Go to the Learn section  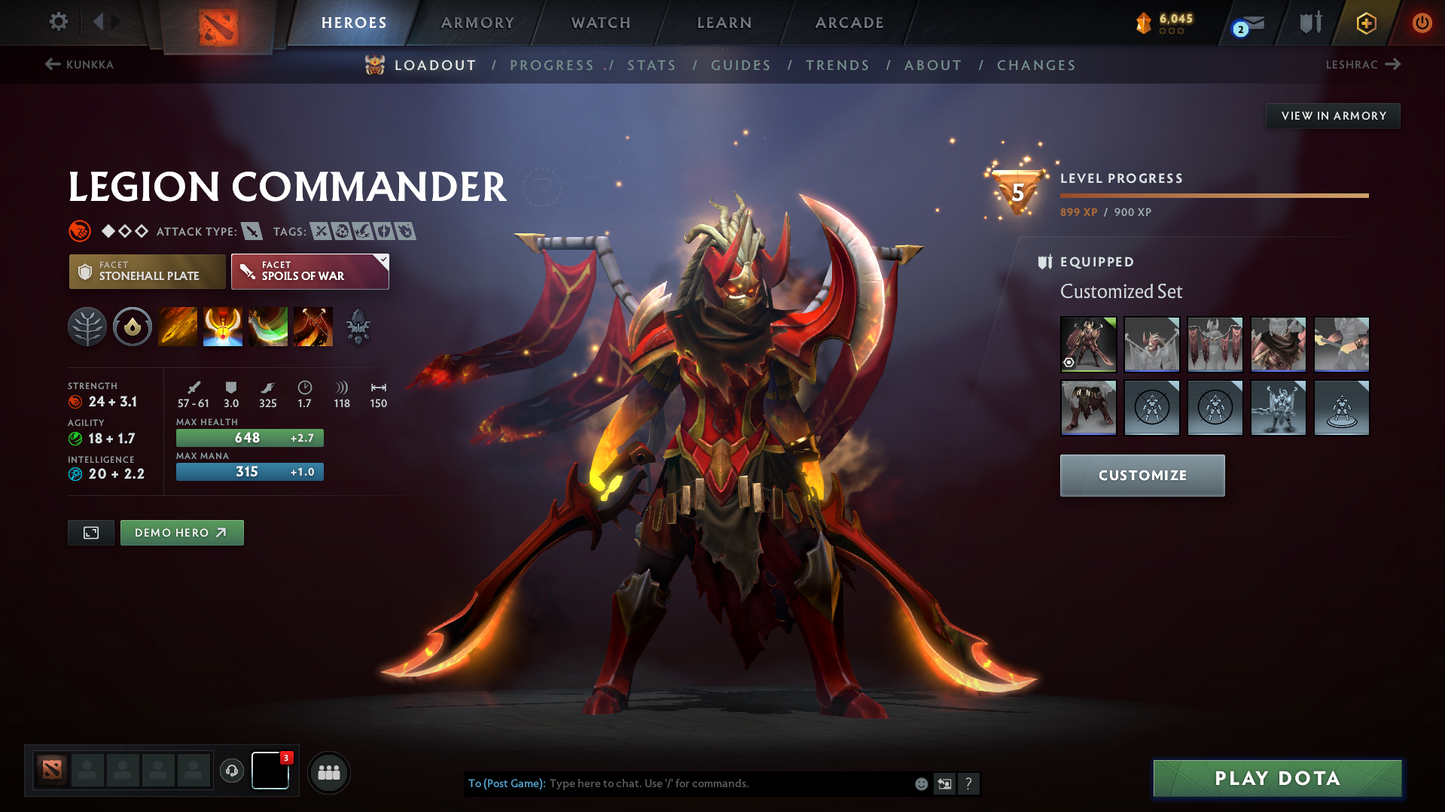(724, 23)
